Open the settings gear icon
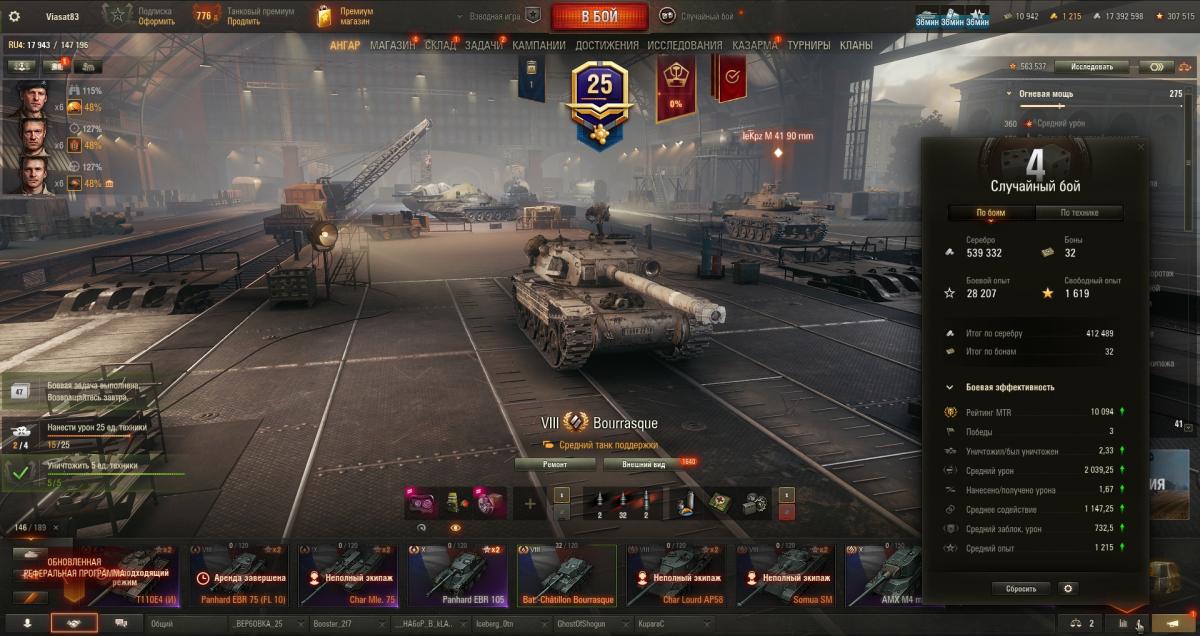Image resolution: width=1200 pixels, height=636 pixels. [14, 17]
